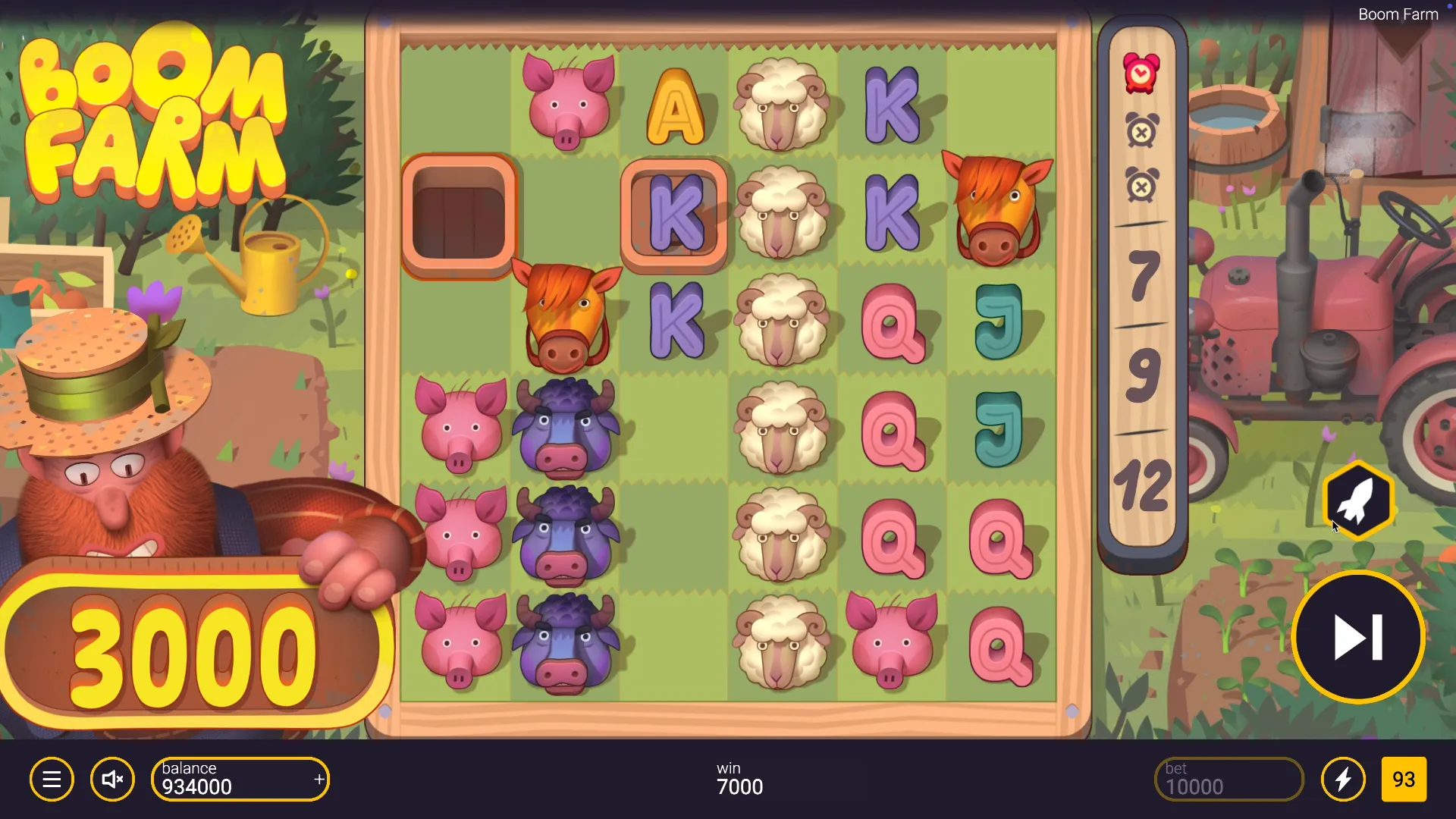Image resolution: width=1456 pixels, height=819 pixels.
Task: Click the yellow 93 autoplay counter
Action: click(1404, 780)
